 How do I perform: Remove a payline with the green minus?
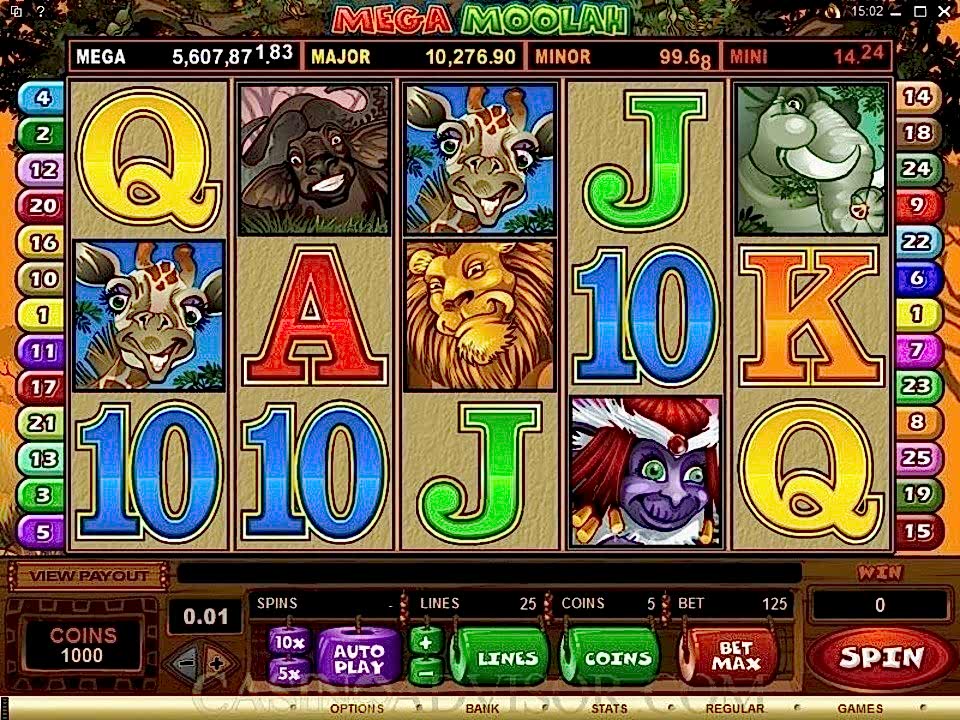(x=424, y=671)
